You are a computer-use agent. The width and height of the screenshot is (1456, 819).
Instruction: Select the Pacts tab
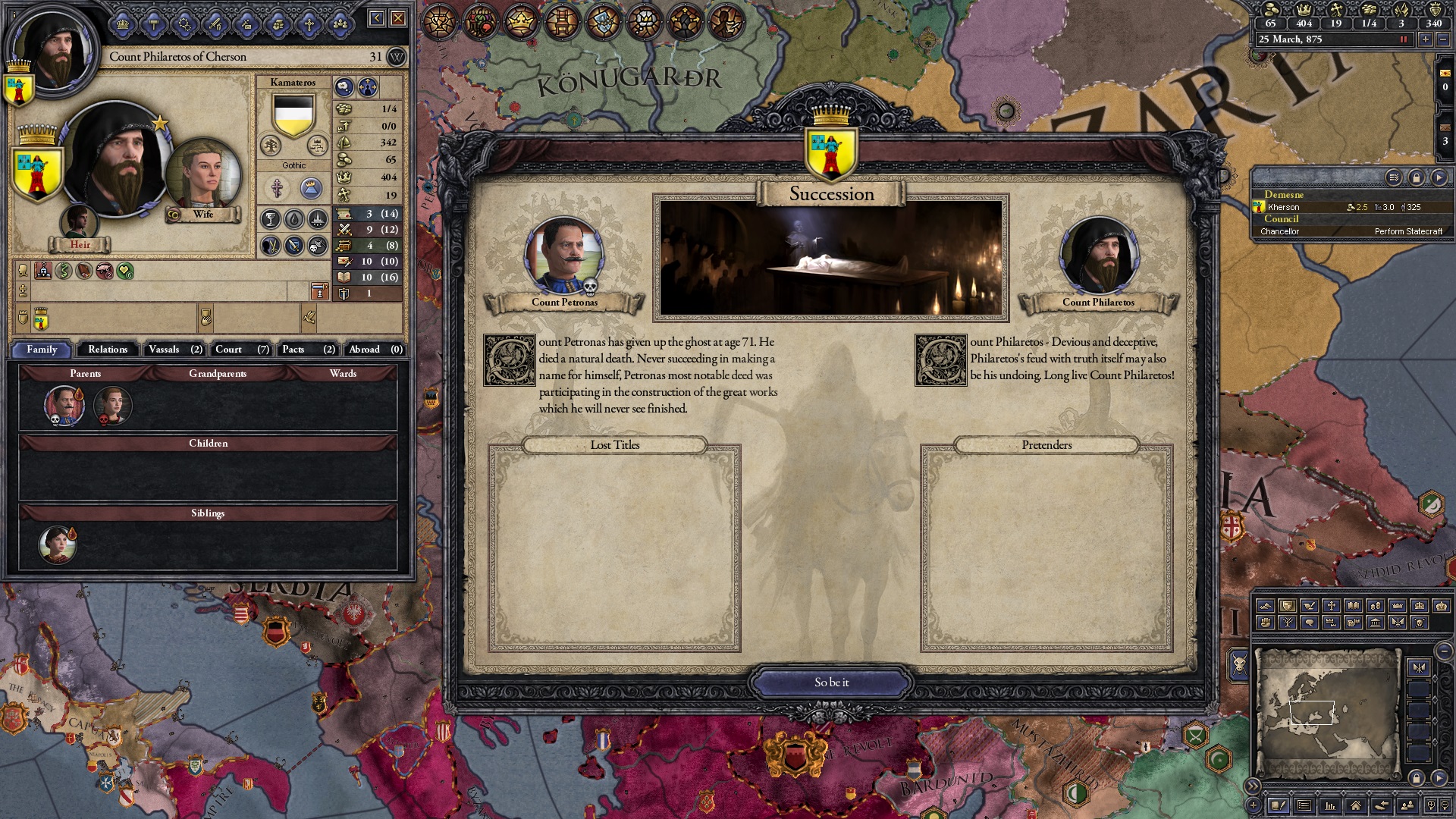tap(308, 350)
